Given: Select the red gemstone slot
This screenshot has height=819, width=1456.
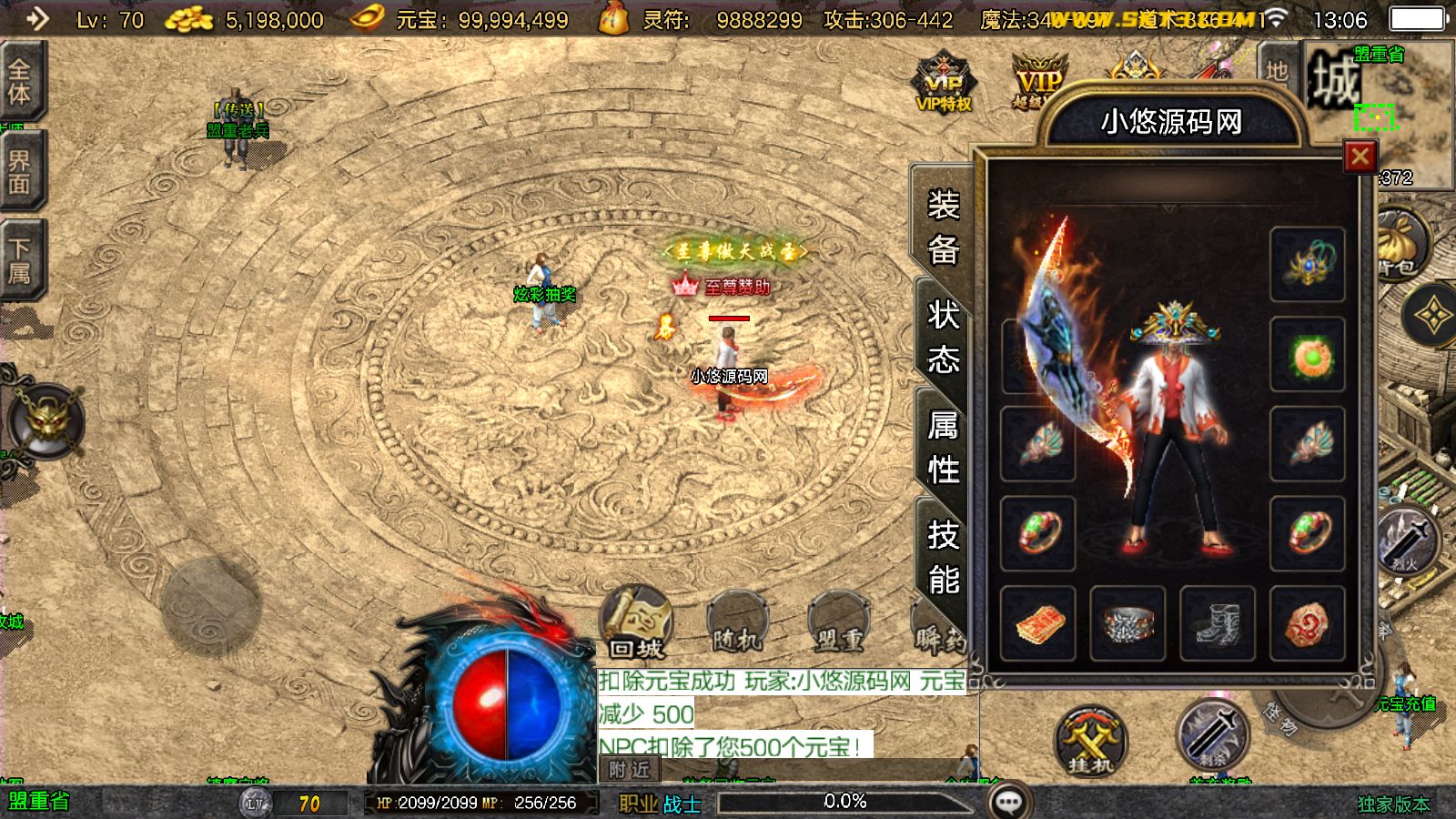Looking at the screenshot, I should coord(1307,623).
